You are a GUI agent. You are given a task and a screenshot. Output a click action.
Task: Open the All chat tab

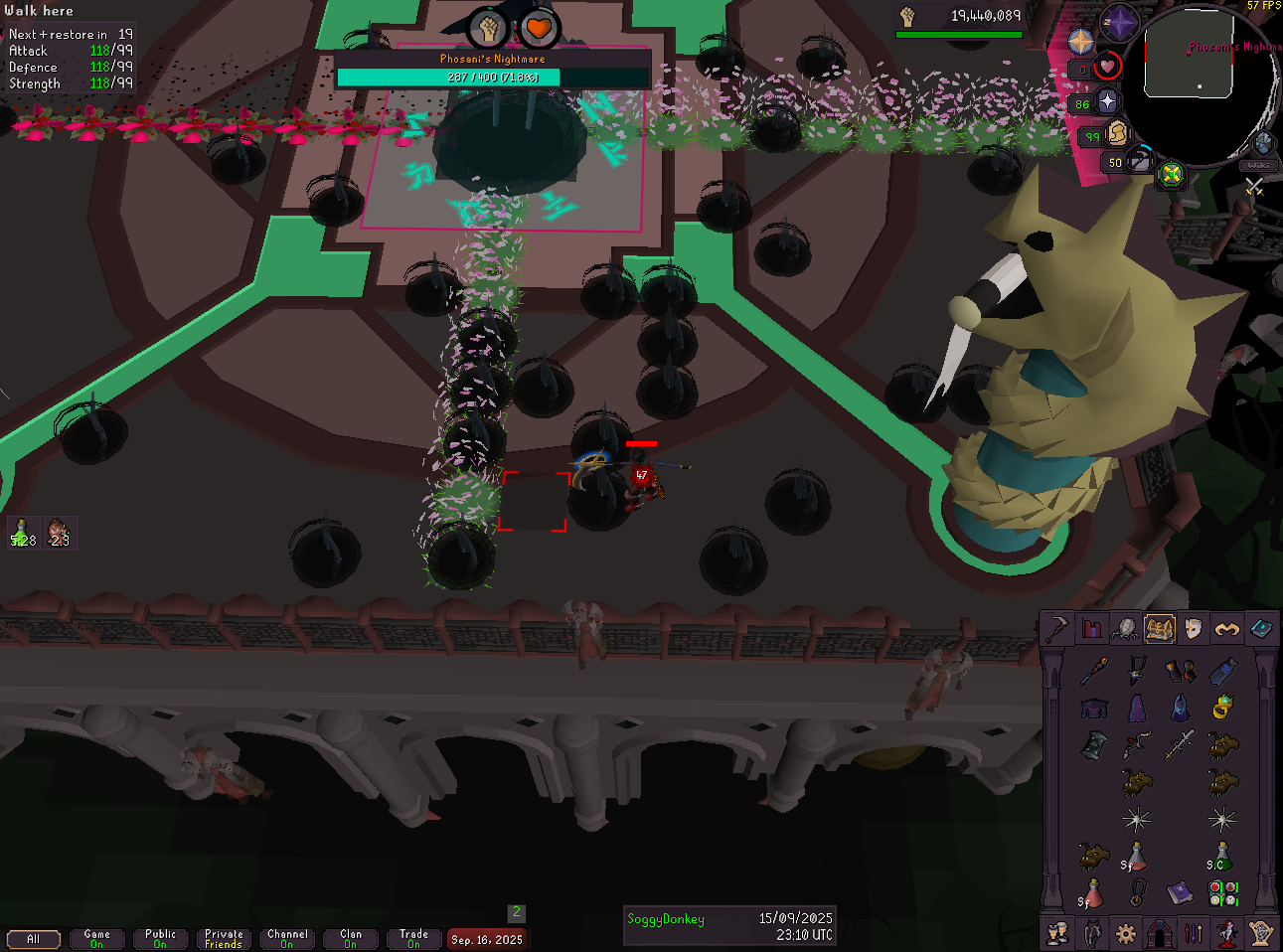[x=34, y=938]
